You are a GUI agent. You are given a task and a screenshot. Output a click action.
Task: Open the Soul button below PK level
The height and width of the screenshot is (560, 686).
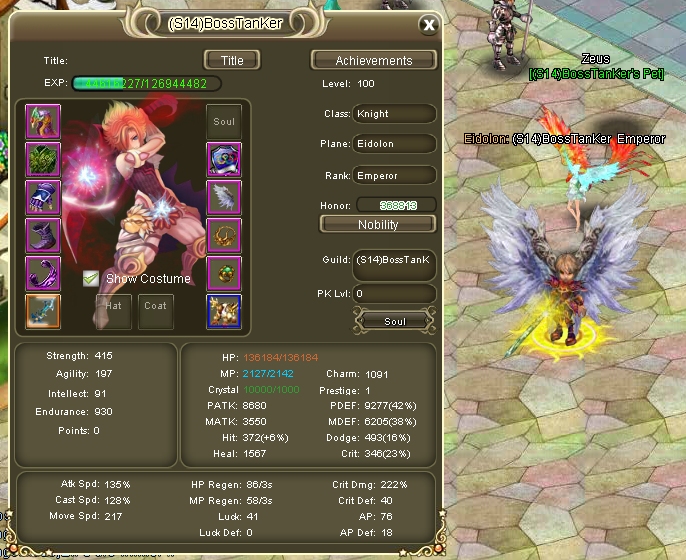(394, 321)
